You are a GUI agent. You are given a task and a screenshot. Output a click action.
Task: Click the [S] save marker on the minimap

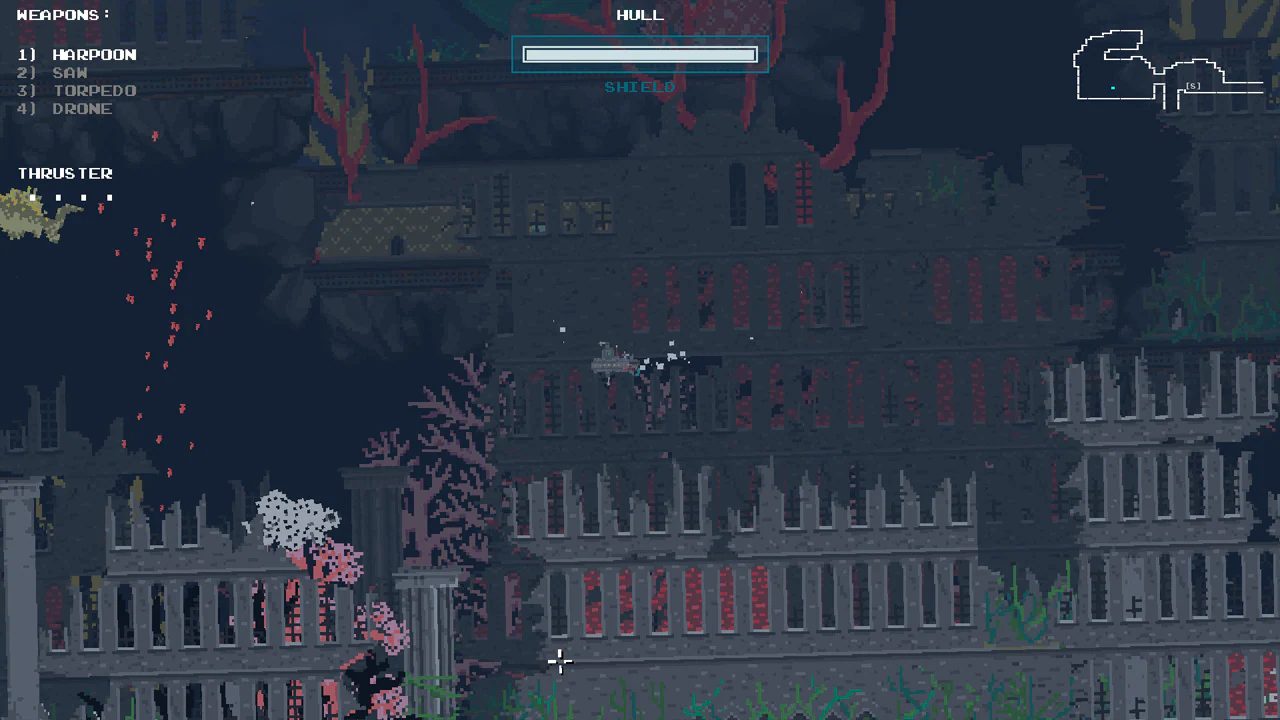(x=1193, y=86)
